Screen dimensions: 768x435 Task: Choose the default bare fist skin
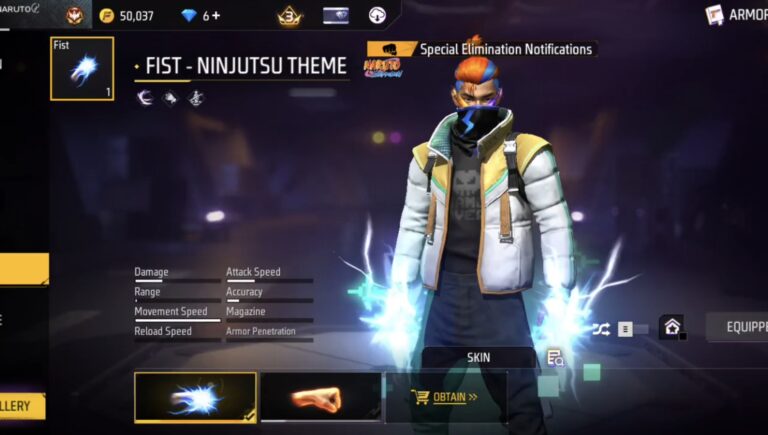[320, 398]
